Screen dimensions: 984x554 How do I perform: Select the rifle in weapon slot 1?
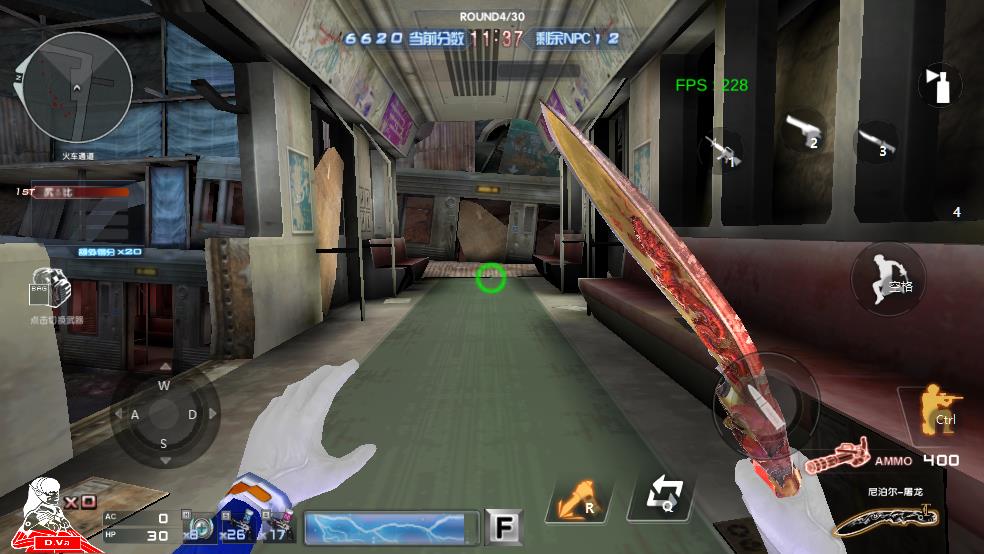(x=721, y=152)
